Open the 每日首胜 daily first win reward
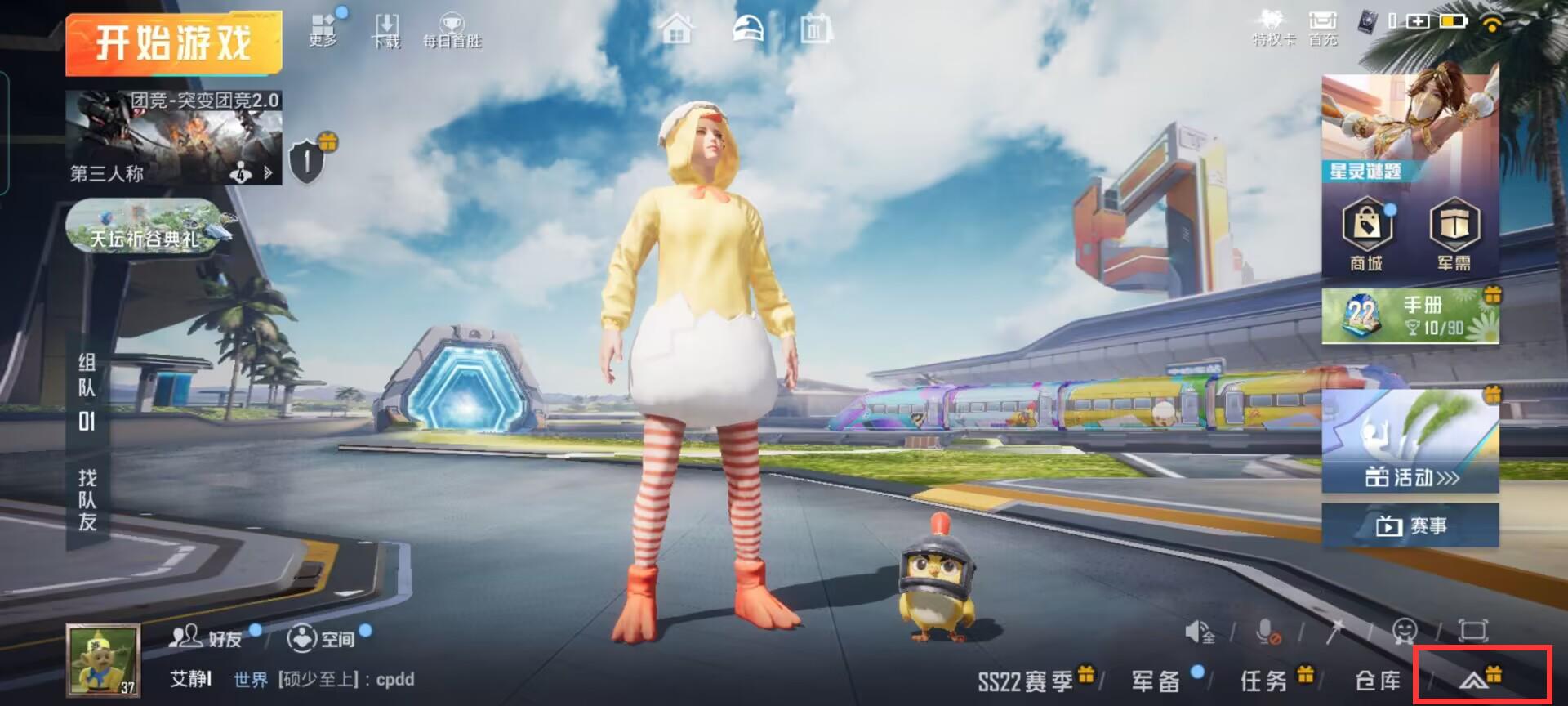Image resolution: width=1568 pixels, height=706 pixels. click(452, 31)
